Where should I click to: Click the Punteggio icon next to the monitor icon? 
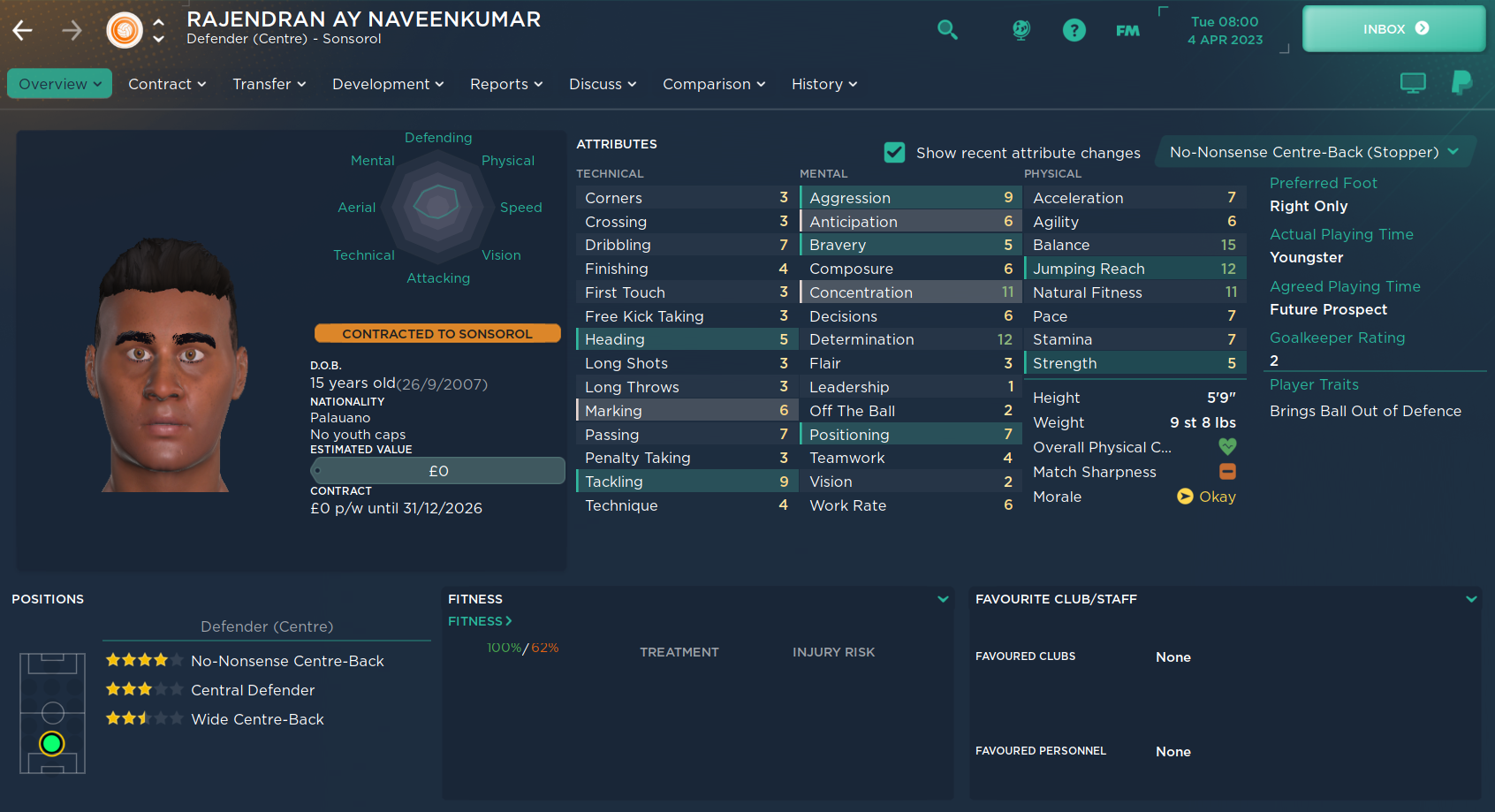click(1461, 82)
